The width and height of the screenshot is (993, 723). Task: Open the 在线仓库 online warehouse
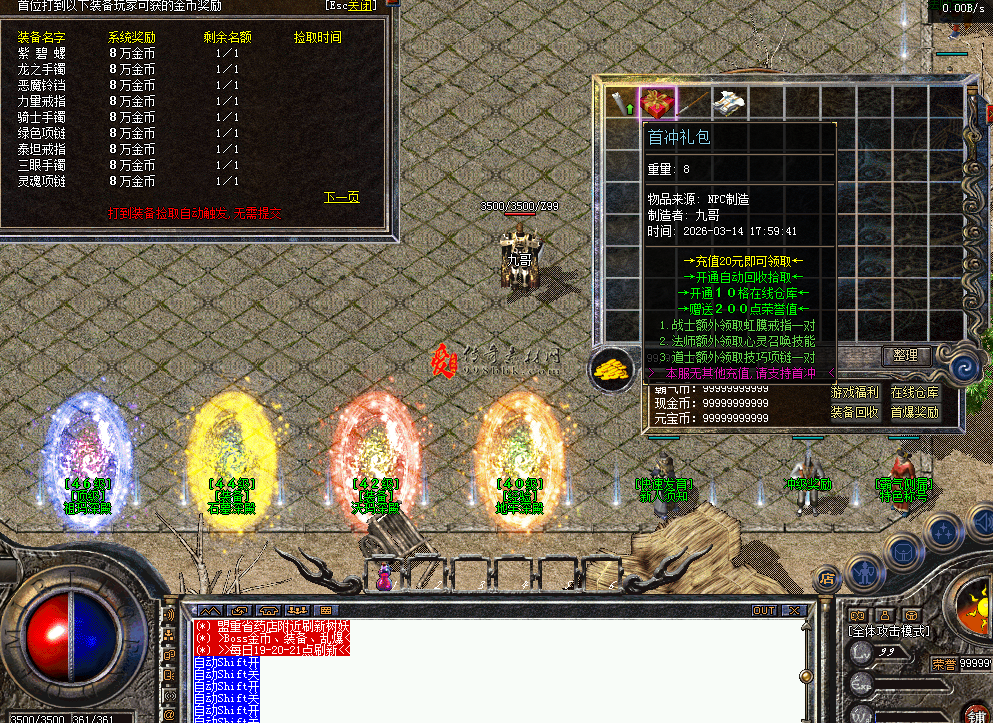click(x=915, y=393)
